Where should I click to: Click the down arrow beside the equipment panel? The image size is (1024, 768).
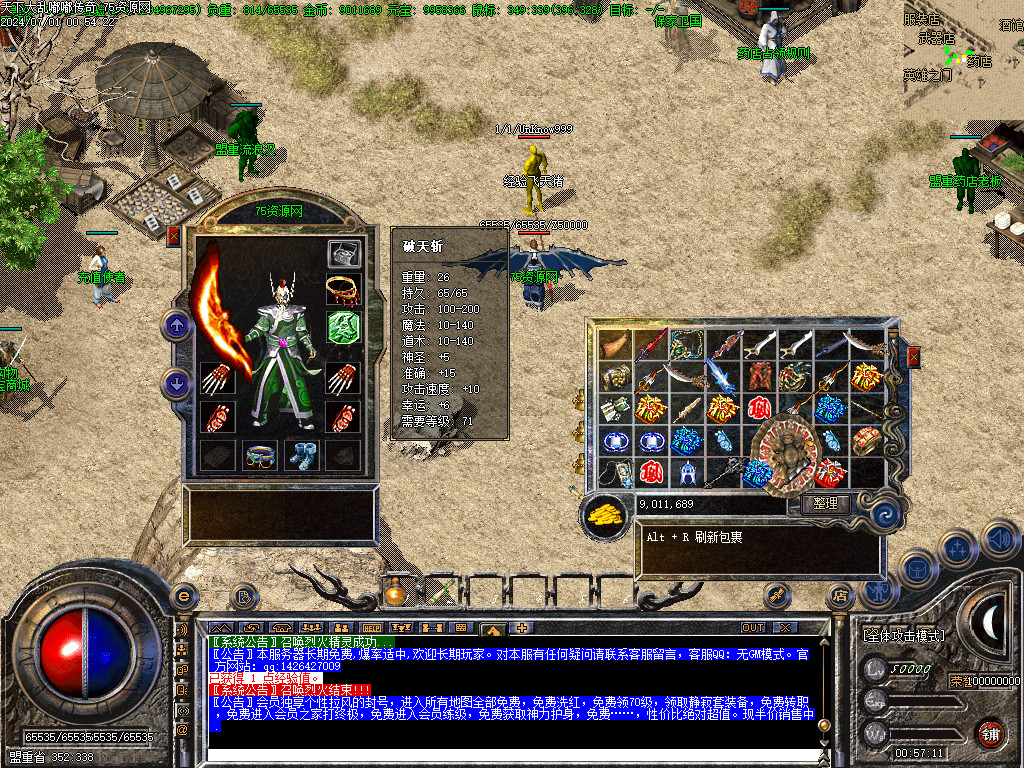pyautogui.click(x=177, y=383)
